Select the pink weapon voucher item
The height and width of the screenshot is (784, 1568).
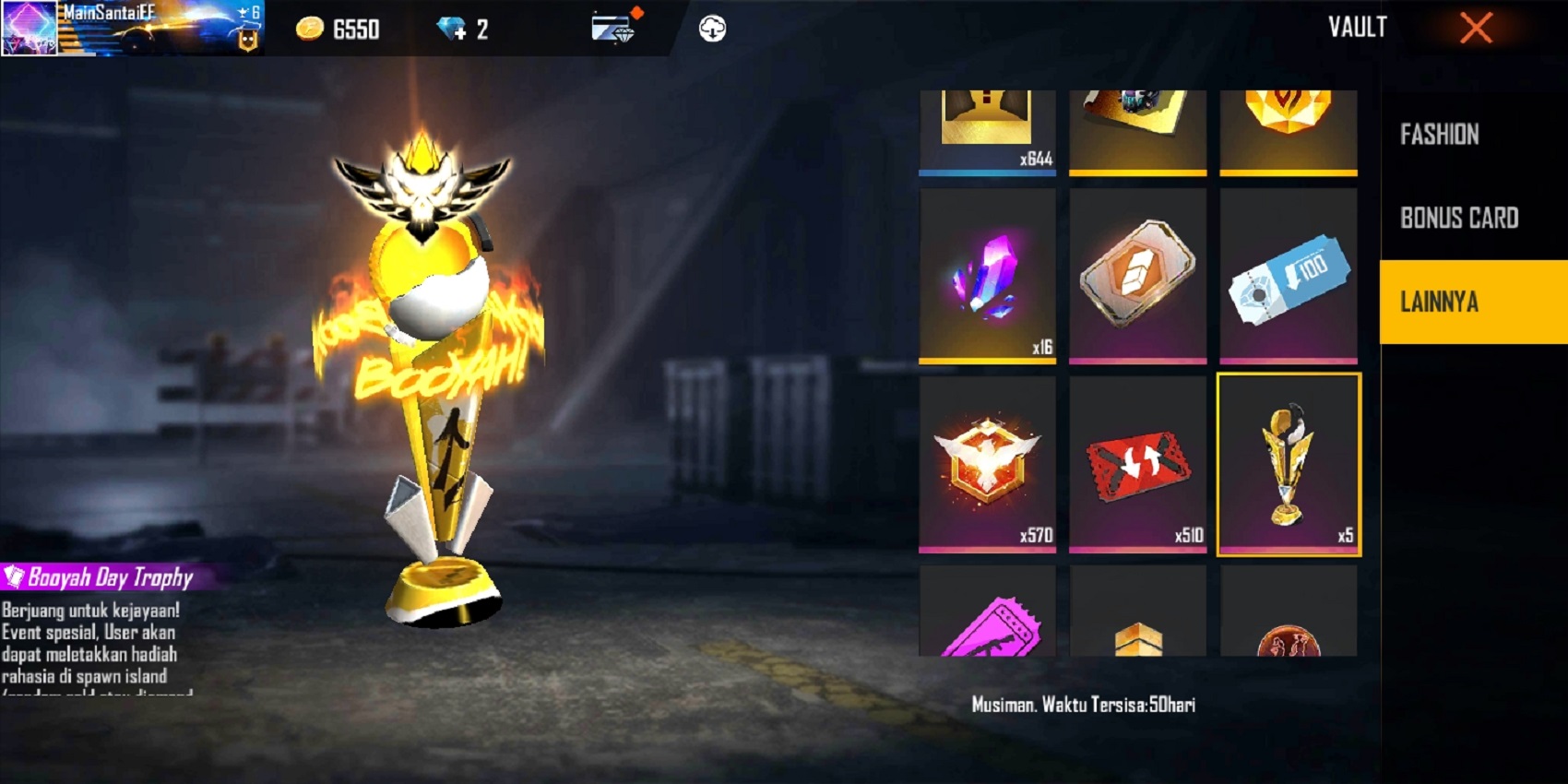point(987,636)
